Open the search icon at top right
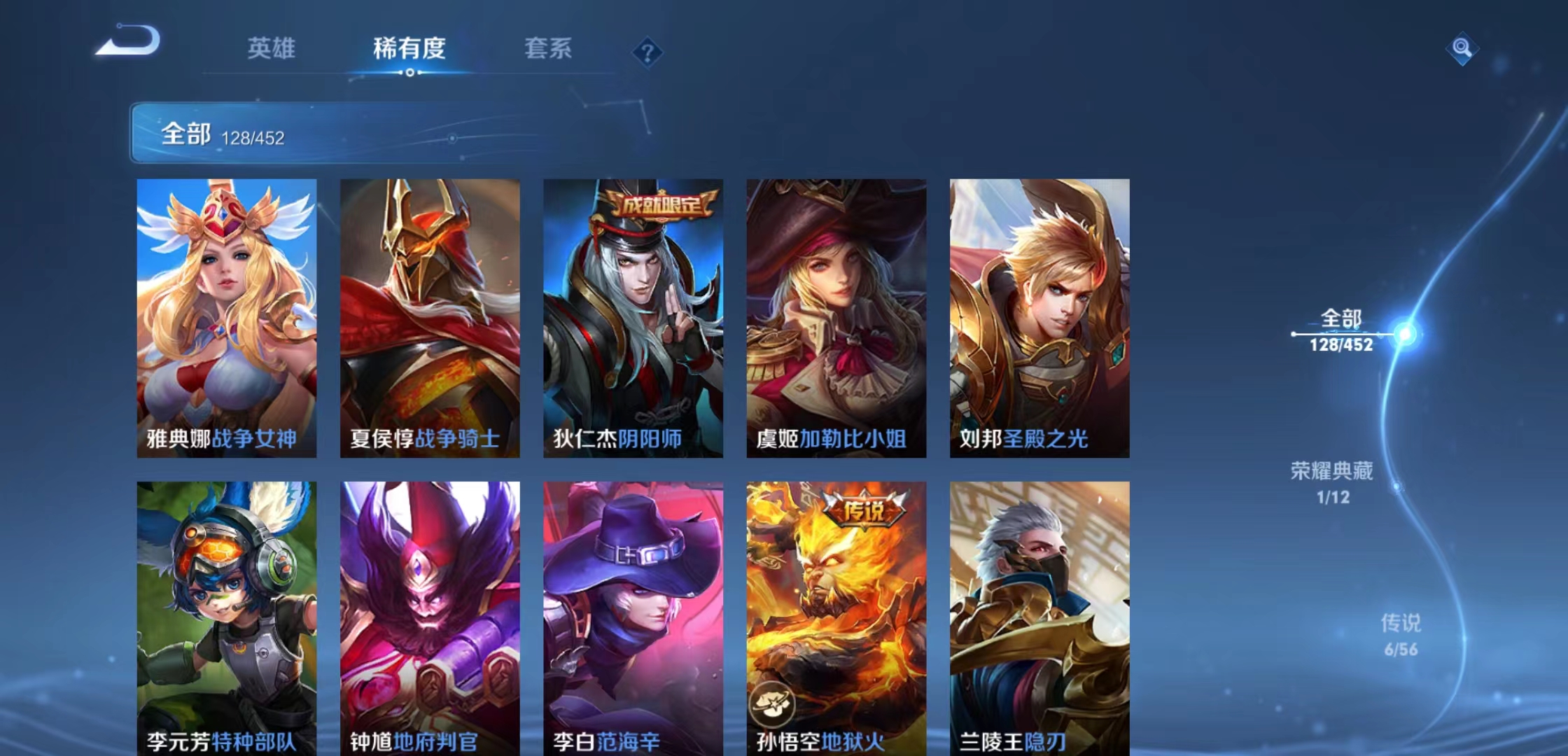Screen dimensions: 1568x756 tap(1461, 50)
